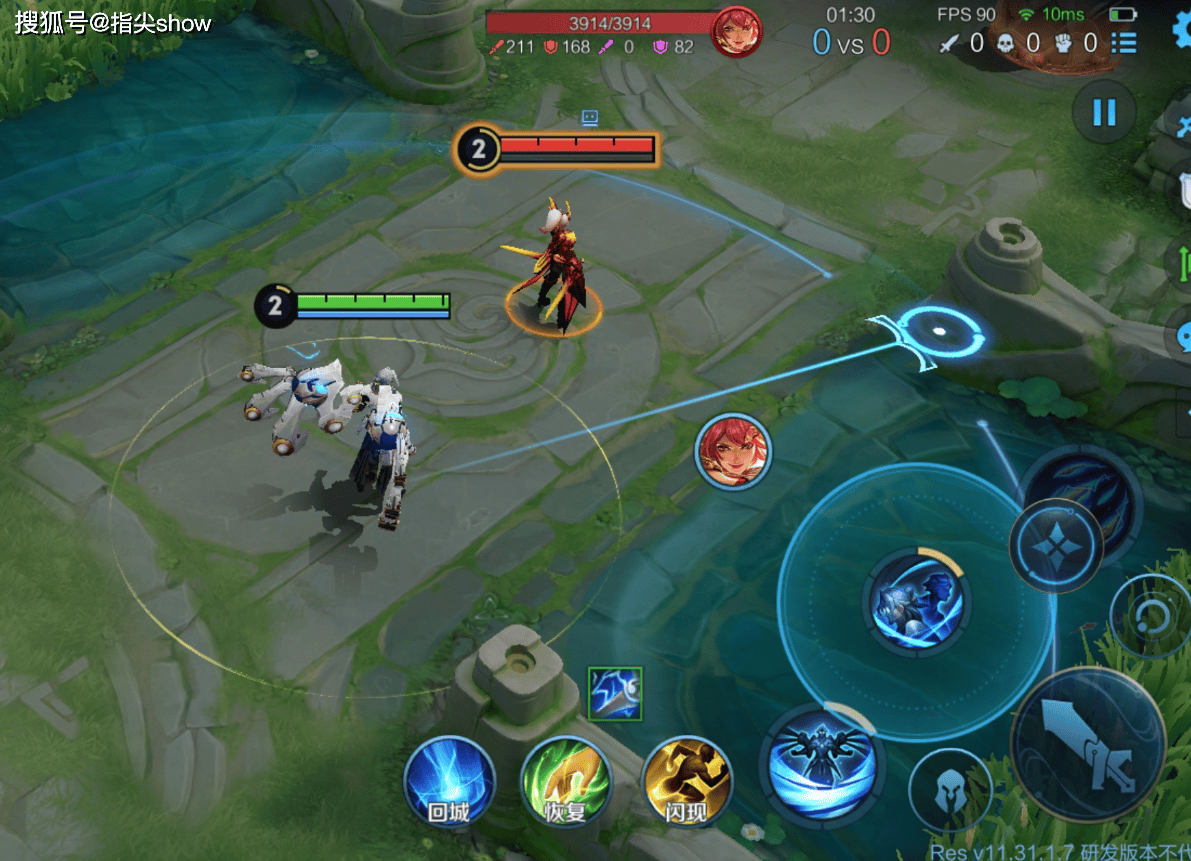Image resolution: width=1191 pixels, height=861 pixels.
Task: Pause the match with the pause button
Action: coord(1104,111)
